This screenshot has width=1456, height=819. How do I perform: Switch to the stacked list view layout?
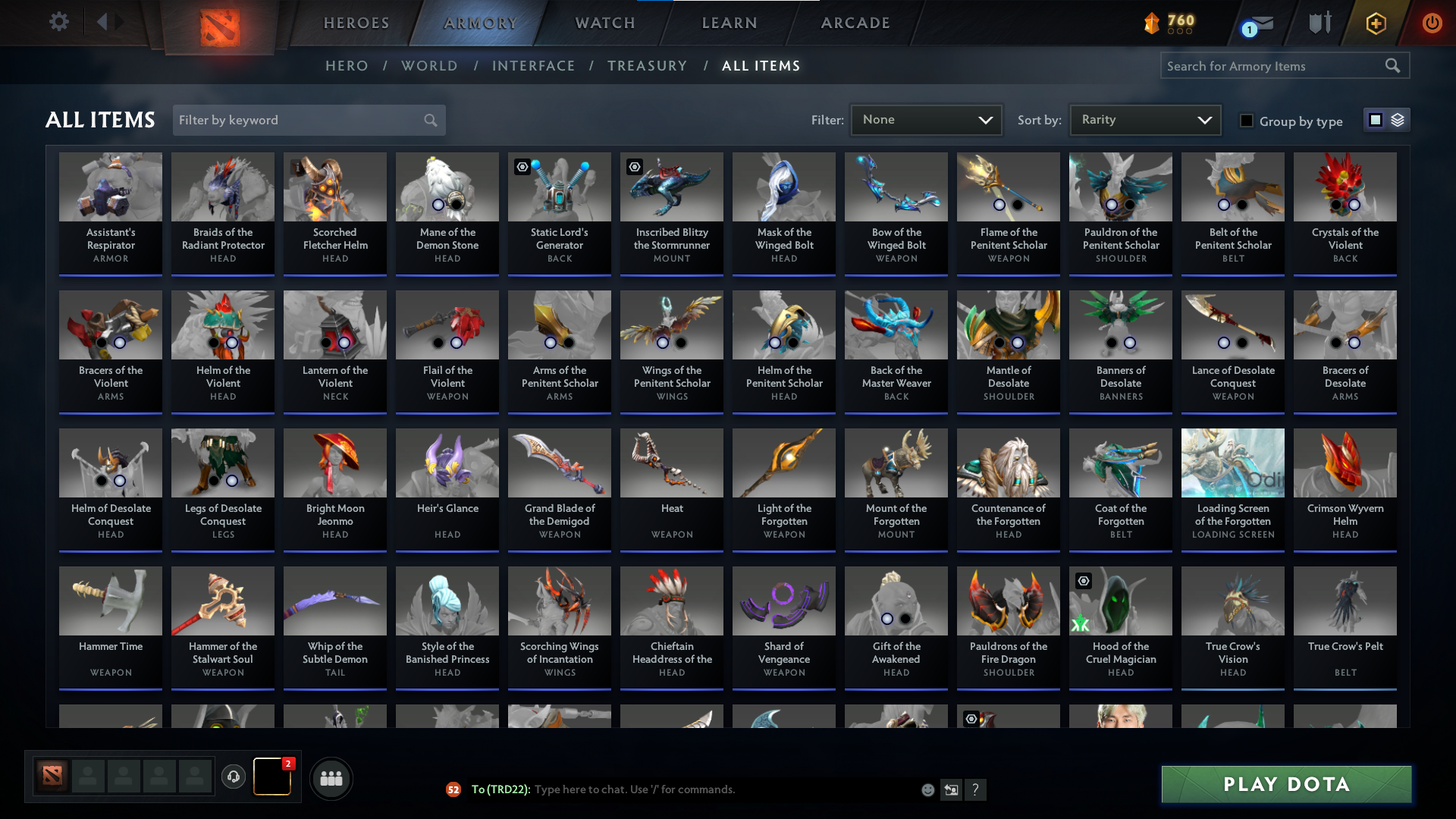pos(1398,120)
